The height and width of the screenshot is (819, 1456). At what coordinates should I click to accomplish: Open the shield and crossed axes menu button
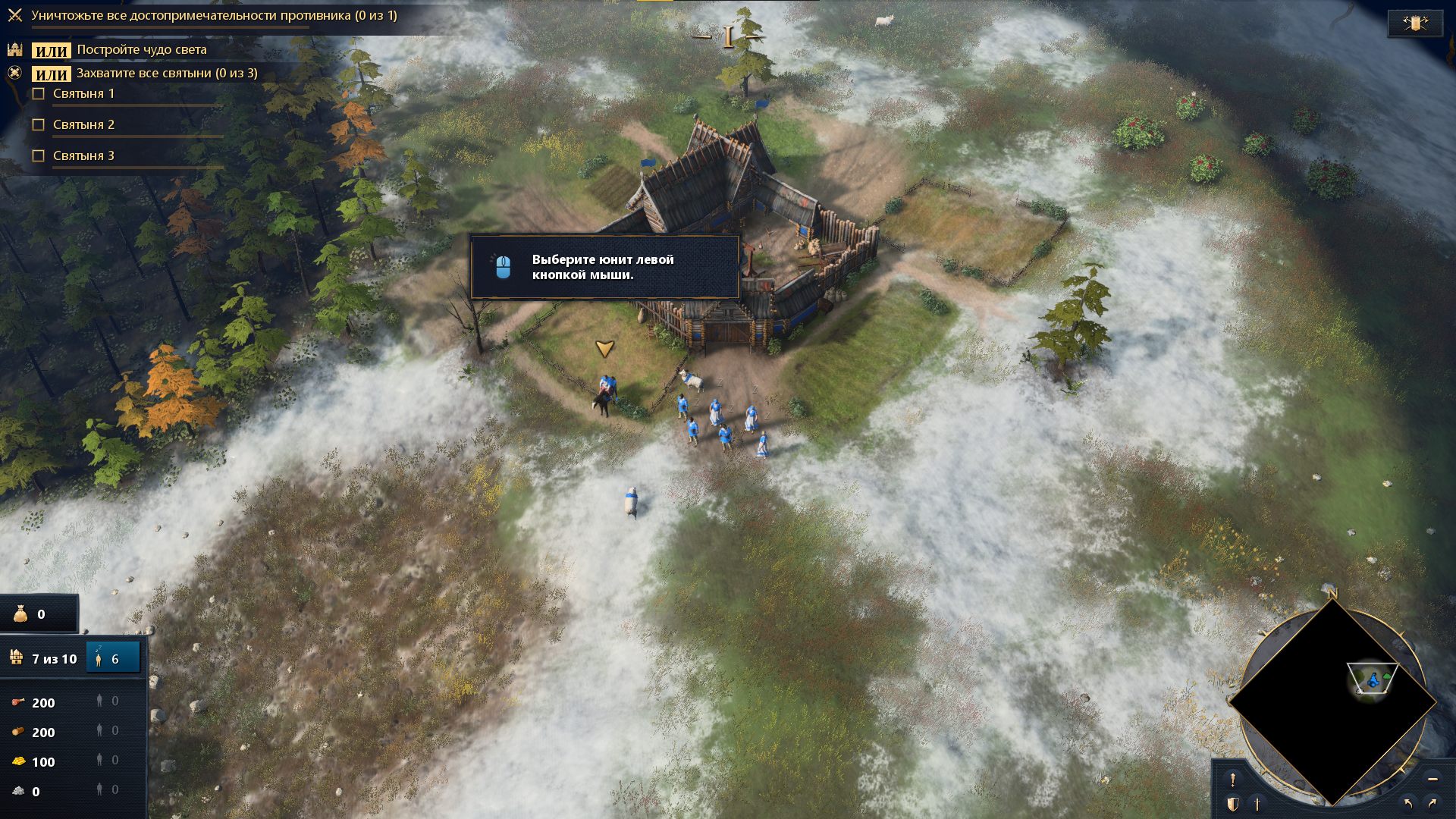tap(1415, 24)
